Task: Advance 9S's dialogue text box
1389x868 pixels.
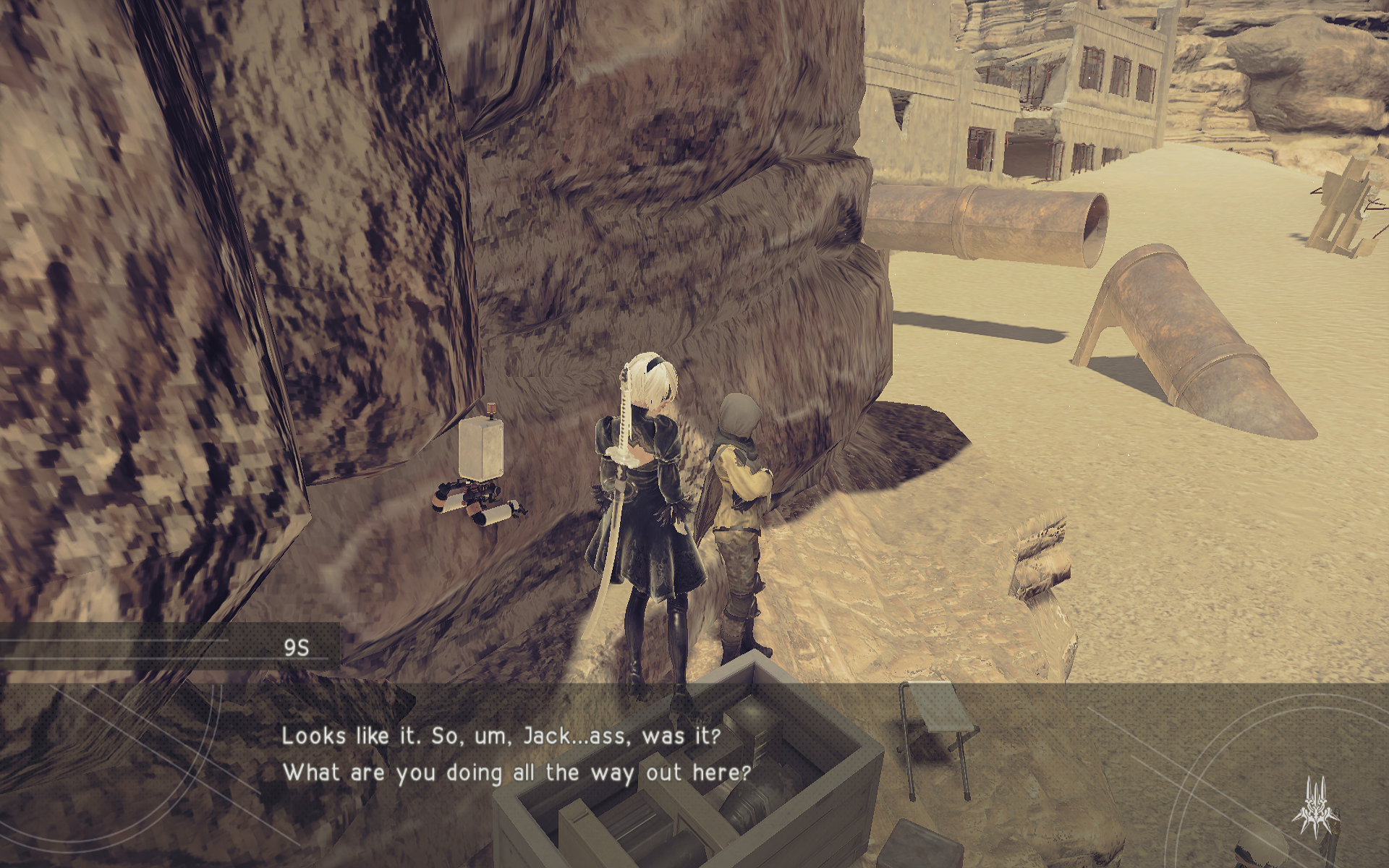Action: [515, 754]
